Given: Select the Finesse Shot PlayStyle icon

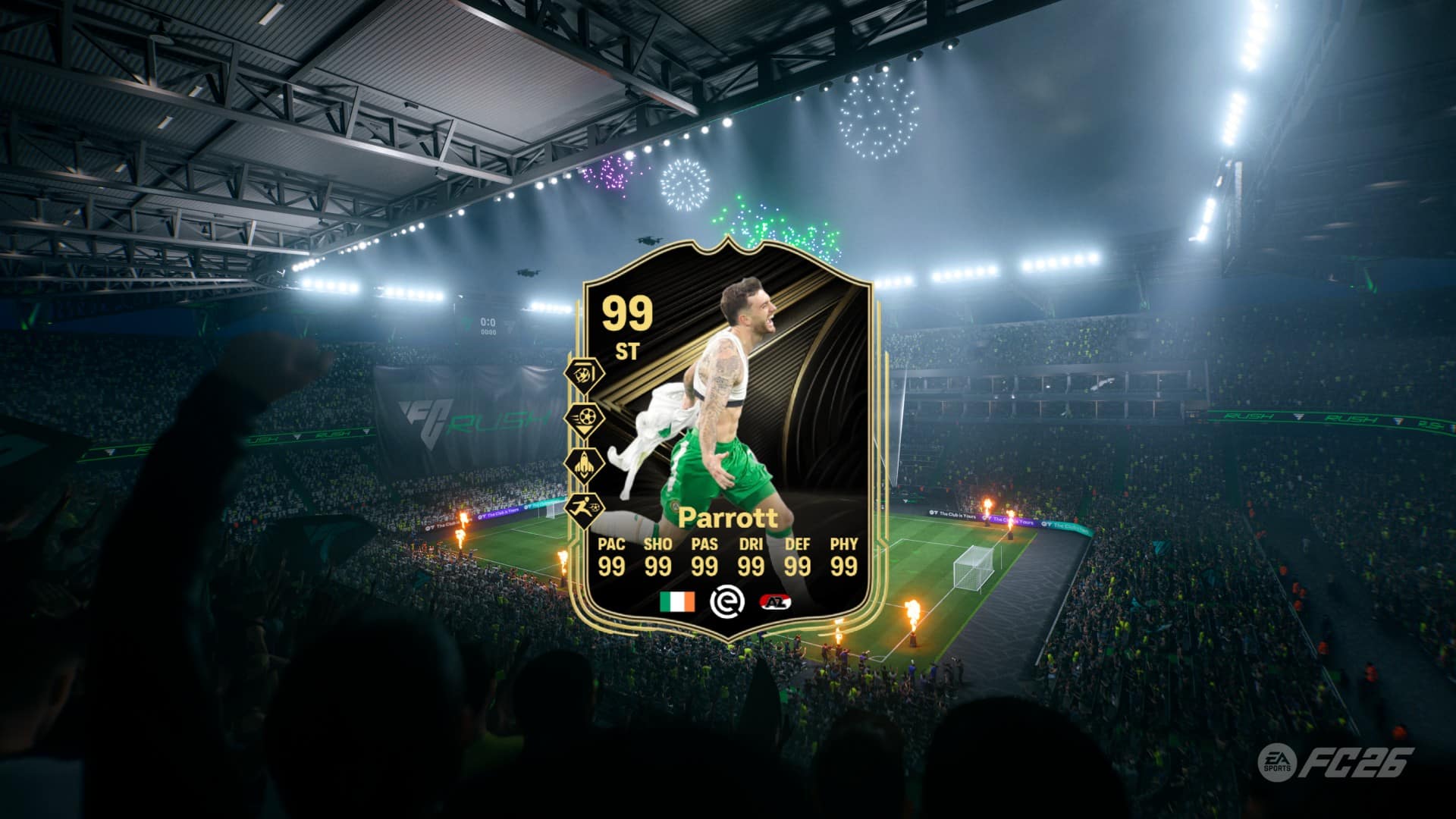Looking at the screenshot, I should point(584,374).
